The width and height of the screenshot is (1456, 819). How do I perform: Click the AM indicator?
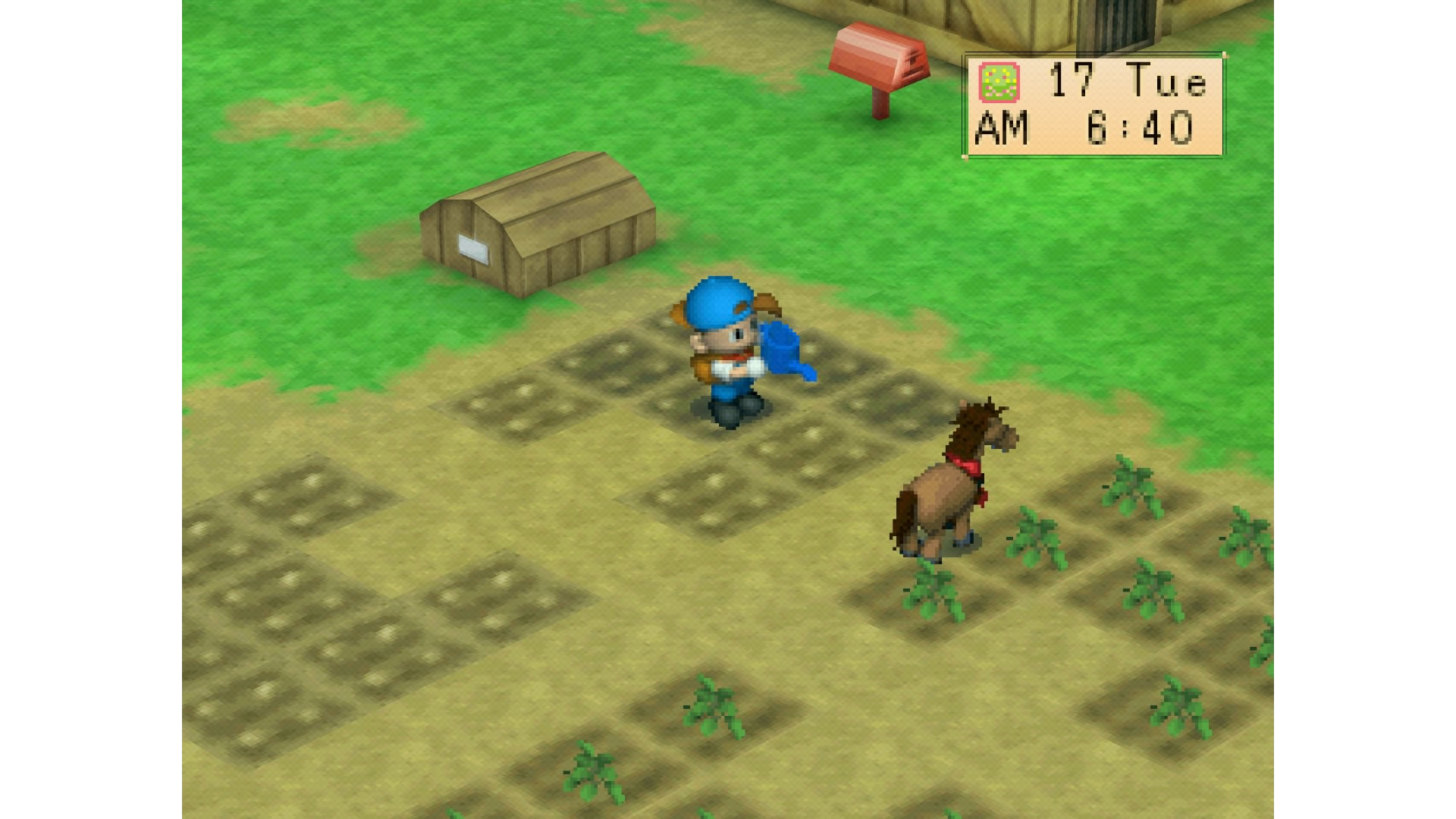click(1001, 129)
